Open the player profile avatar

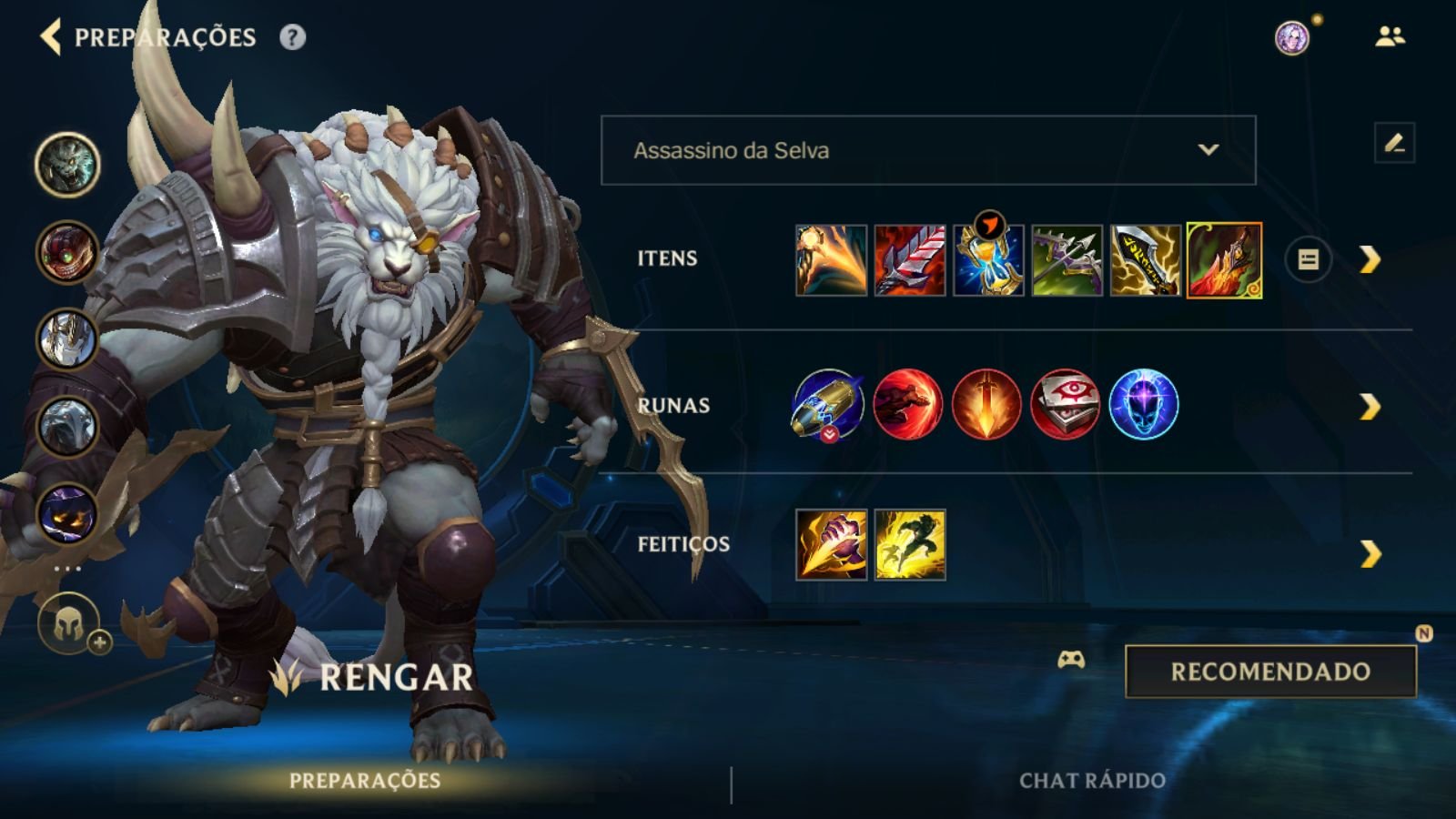click(x=1291, y=37)
